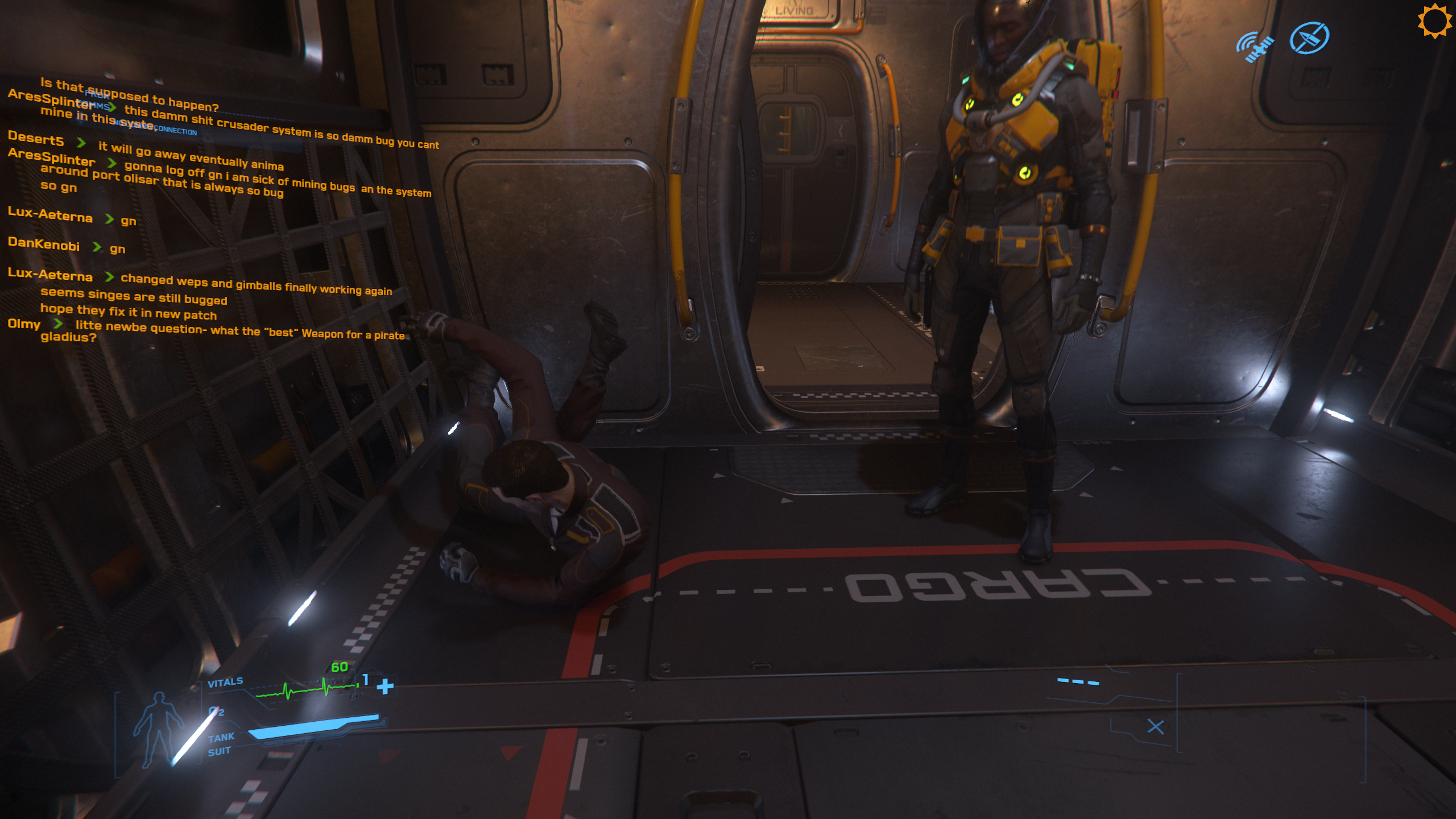The width and height of the screenshot is (1456, 819).
Task: Click the blue medical plus icon
Action: click(385, 686)
